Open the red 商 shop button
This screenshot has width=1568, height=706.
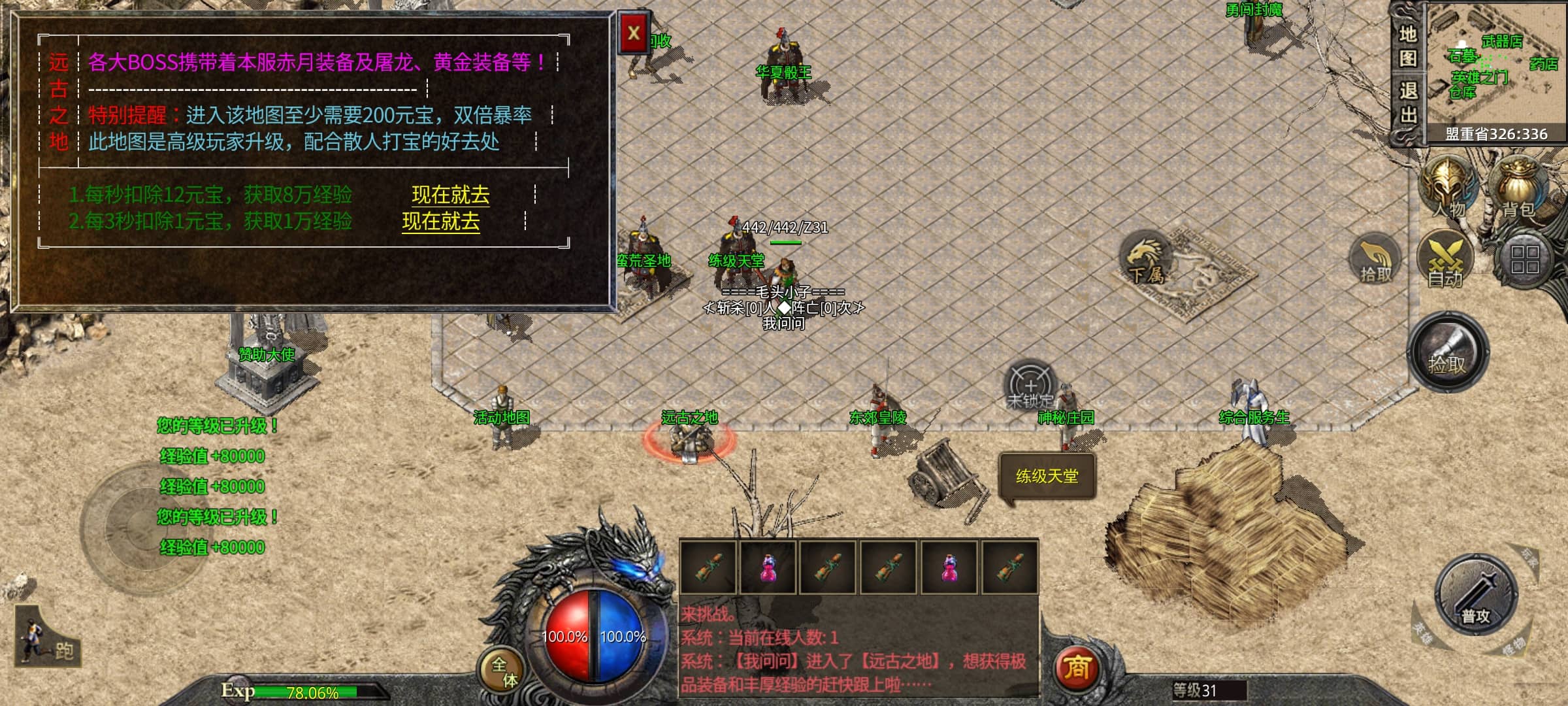pyautogui.click(x=1077, y=667)
